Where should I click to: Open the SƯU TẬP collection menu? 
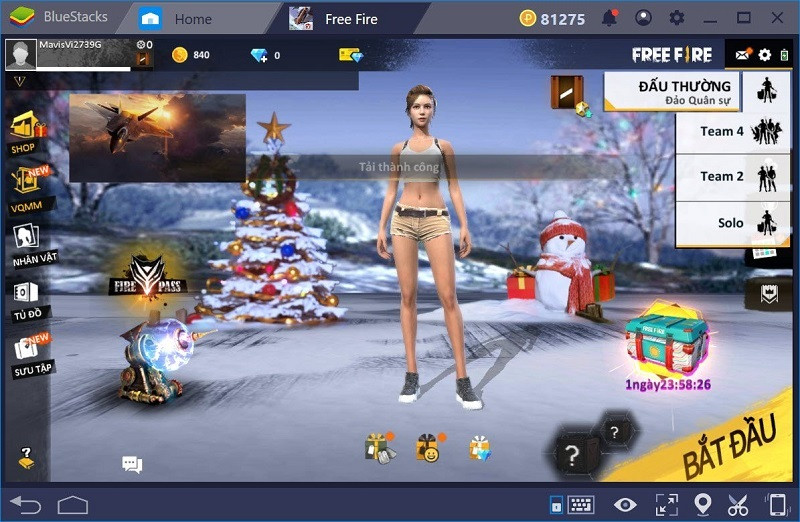(28, 352)
